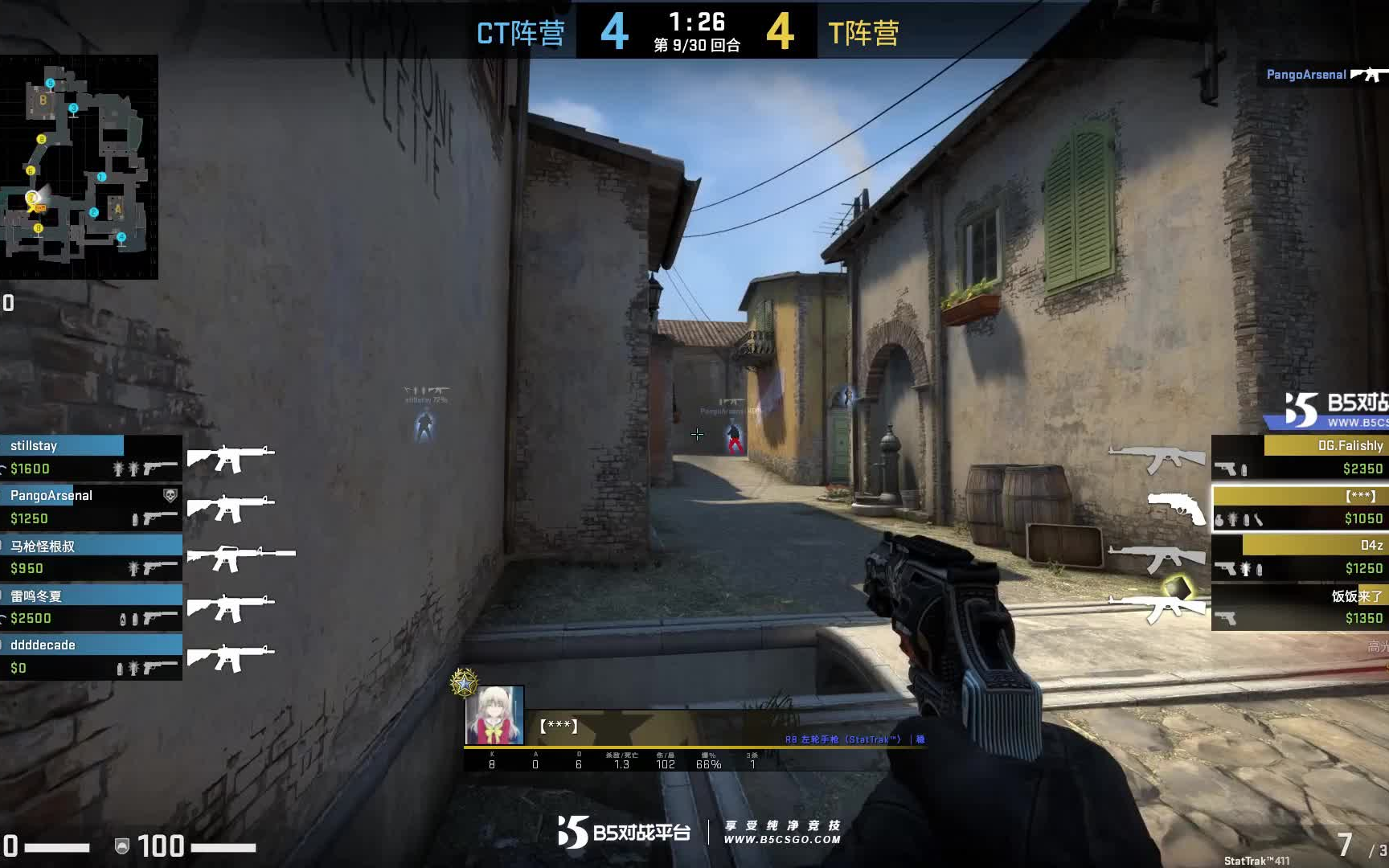Screen dimensions: 1389x868
Task: Click the grenade icon in [***]'s inventory row
Action: point(1219,519)
